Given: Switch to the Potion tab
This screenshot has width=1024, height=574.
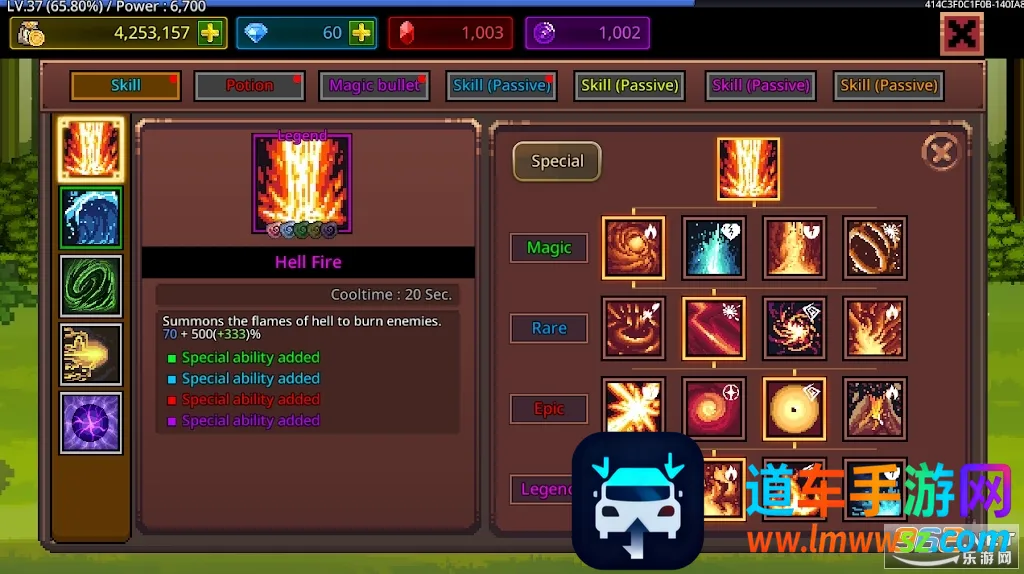Looking at the screenshot, I should coord(249,86).
